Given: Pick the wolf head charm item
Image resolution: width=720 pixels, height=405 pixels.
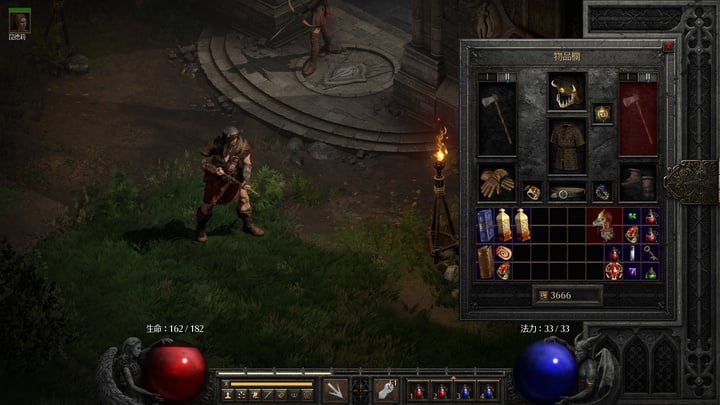Looking at the screenshot, I should [x=603, y=226].
